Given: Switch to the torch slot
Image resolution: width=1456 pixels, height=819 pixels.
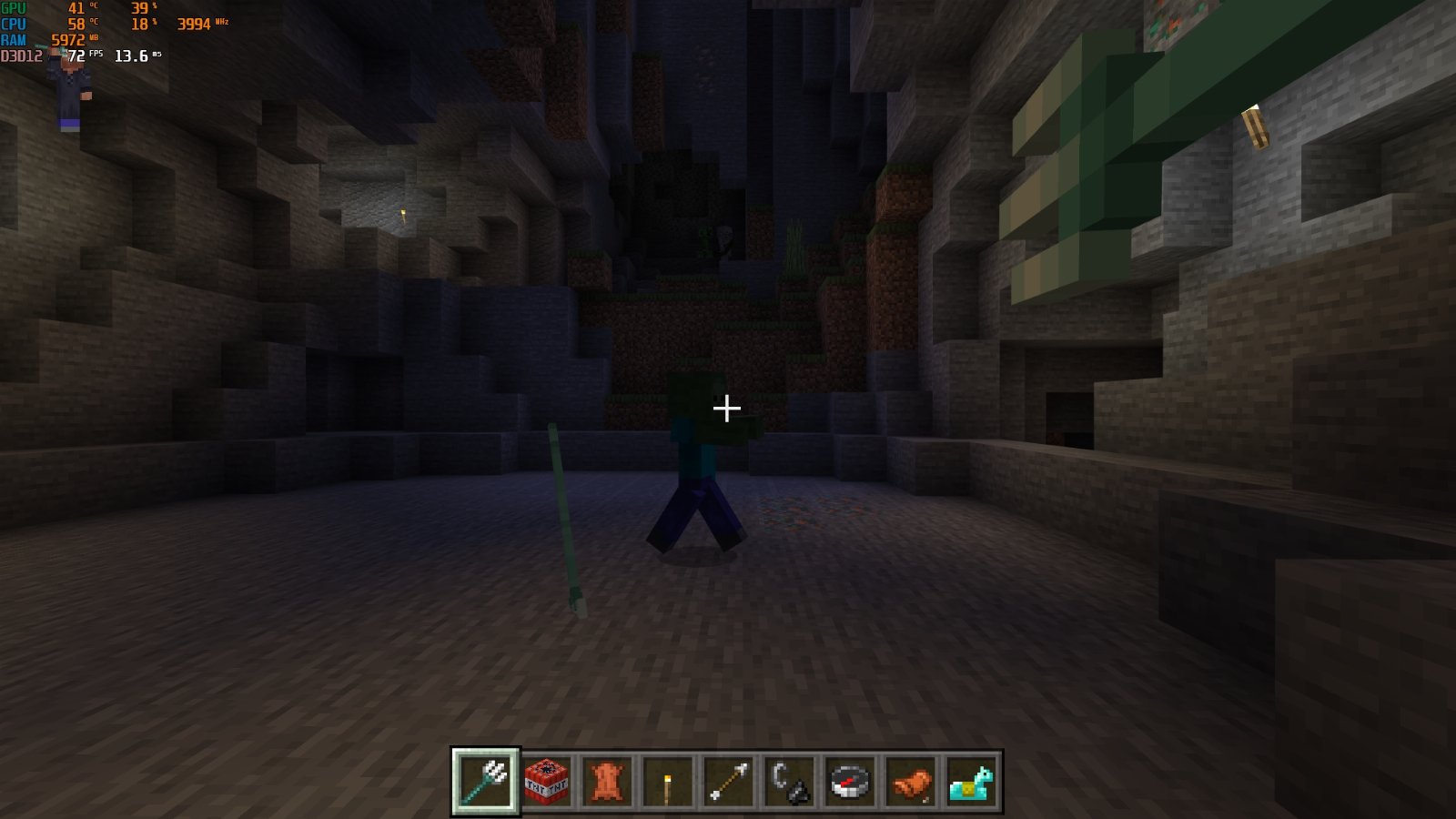Looking at the screenshot, I should pos(667,781).
